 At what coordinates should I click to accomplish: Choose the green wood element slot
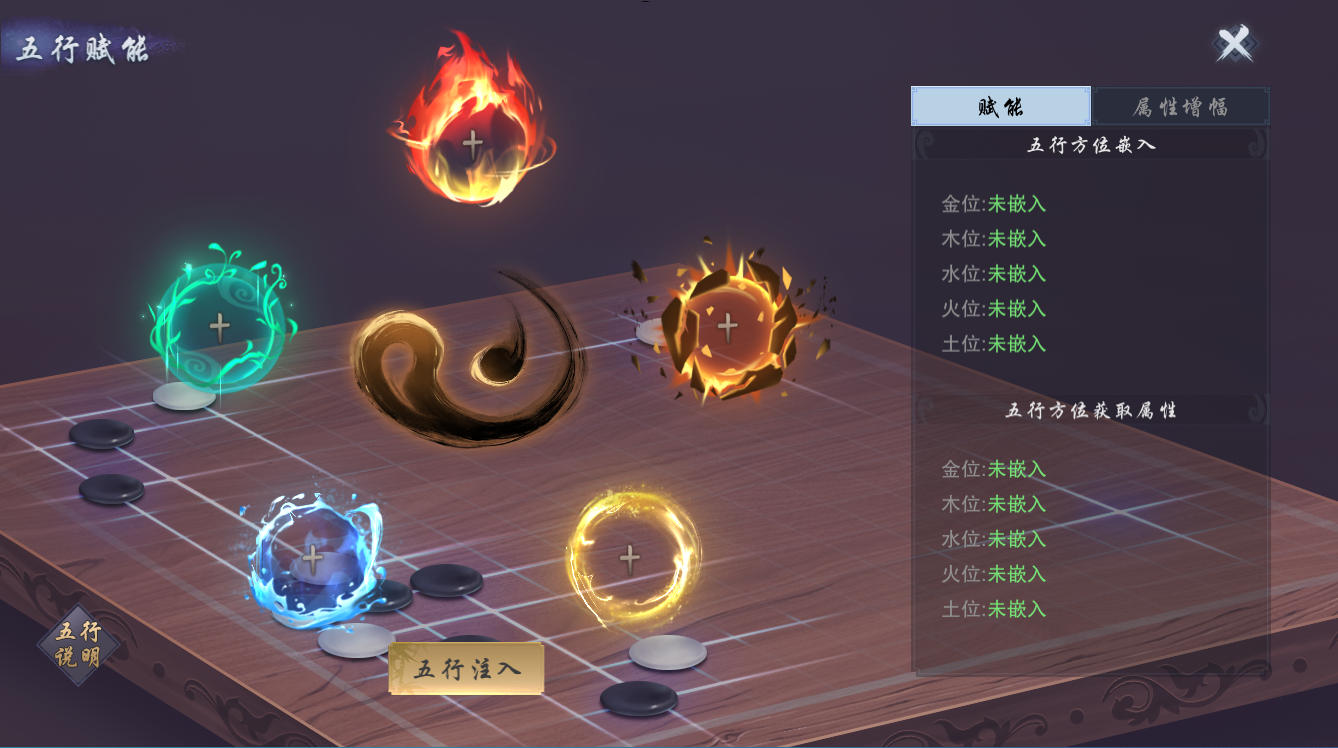click(219, 325)
